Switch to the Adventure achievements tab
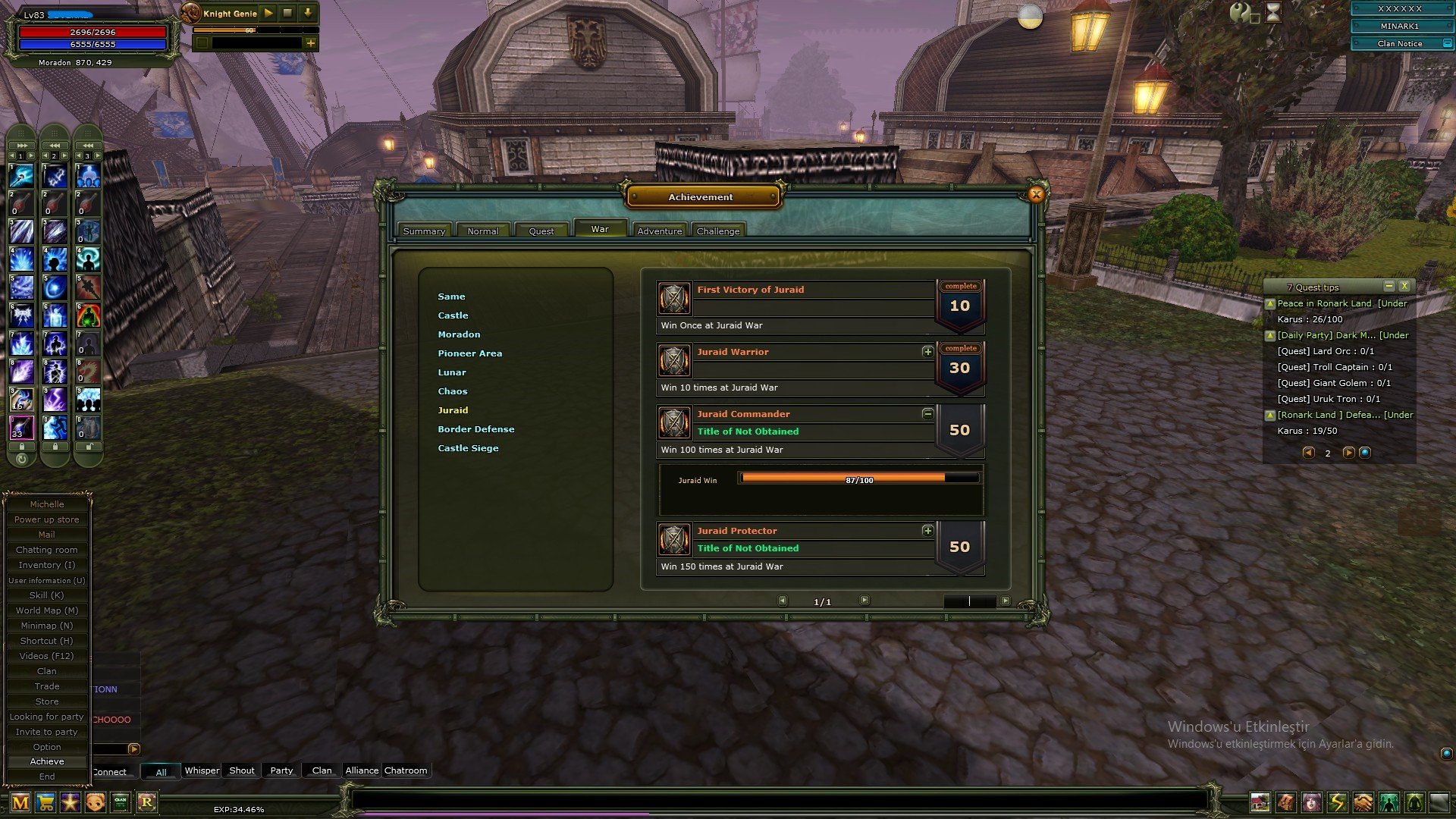The width and height of the screenshot is (1456, 819). click(x=659, y=230)
